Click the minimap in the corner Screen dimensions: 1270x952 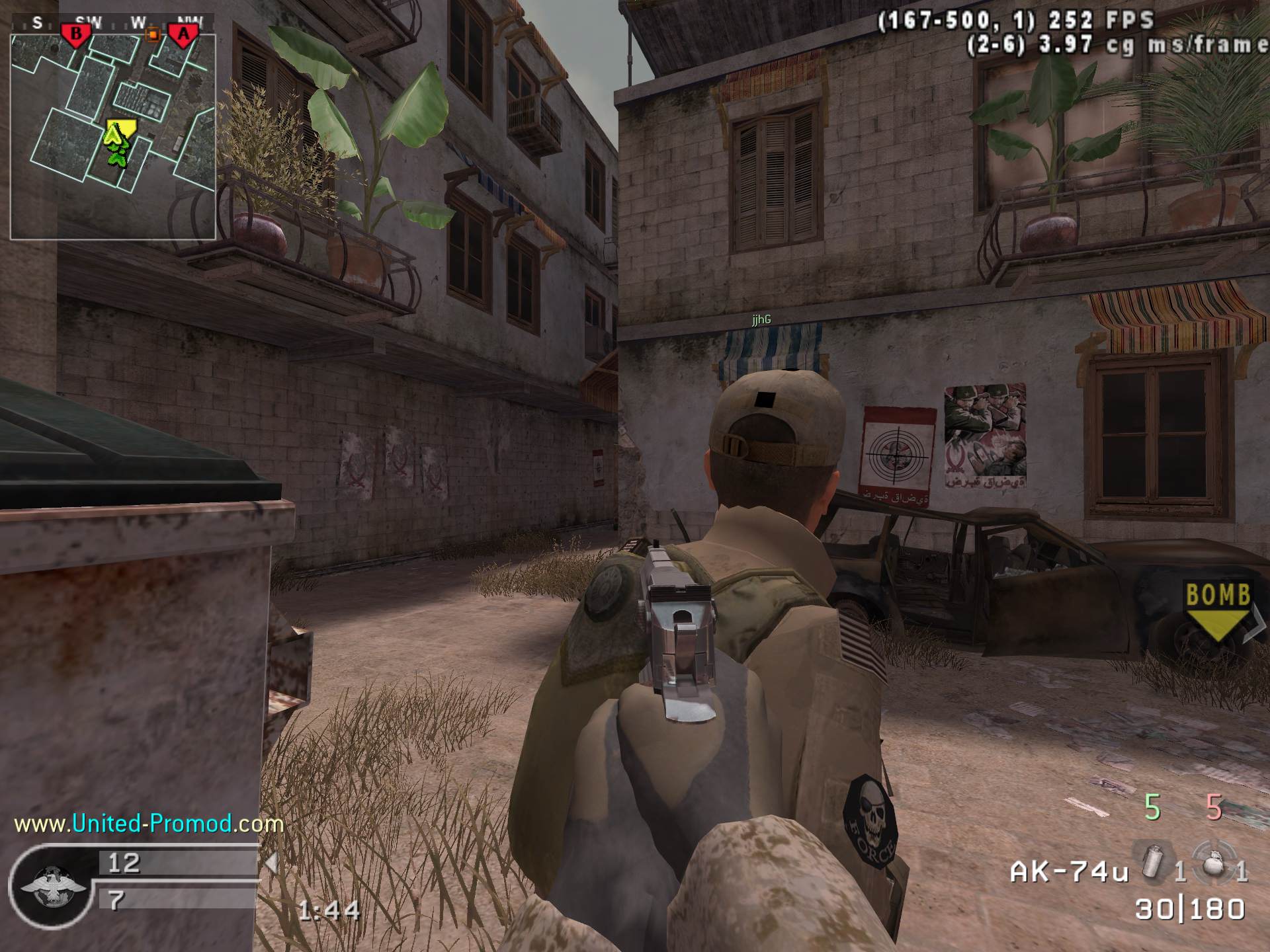tap(113, 136)
